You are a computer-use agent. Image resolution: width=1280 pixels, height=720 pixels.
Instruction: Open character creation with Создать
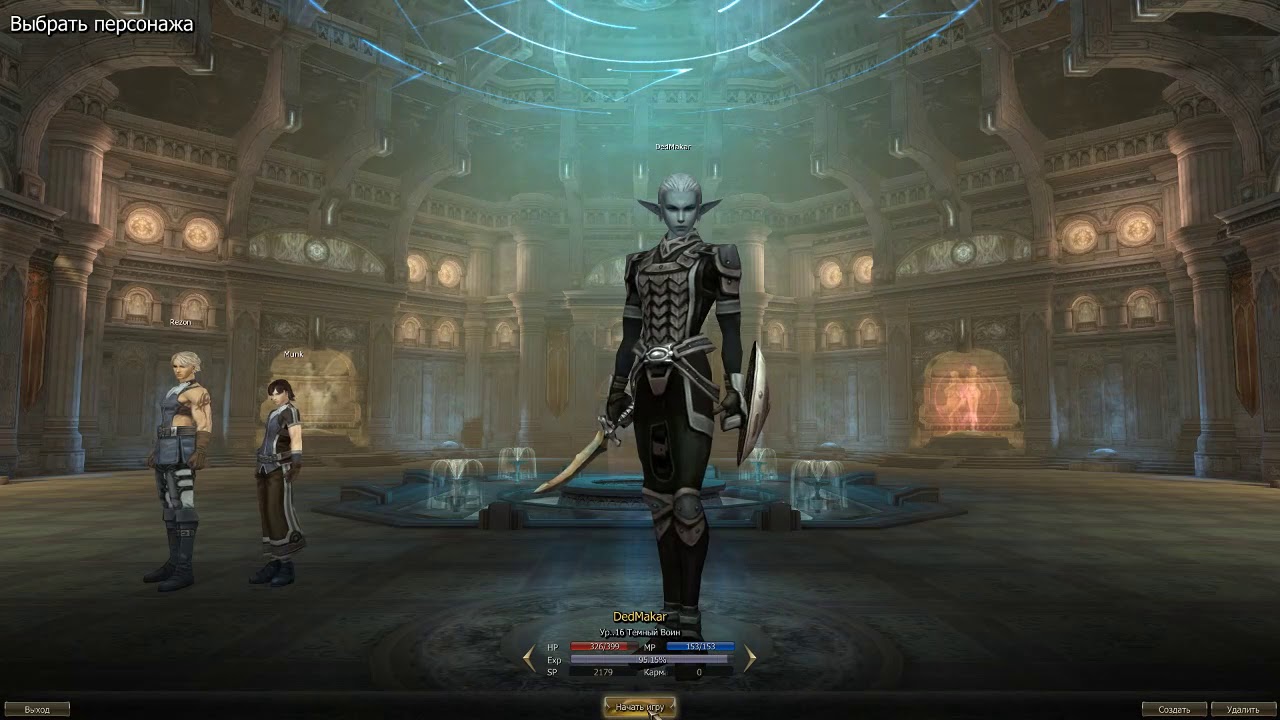point(1175,710)
